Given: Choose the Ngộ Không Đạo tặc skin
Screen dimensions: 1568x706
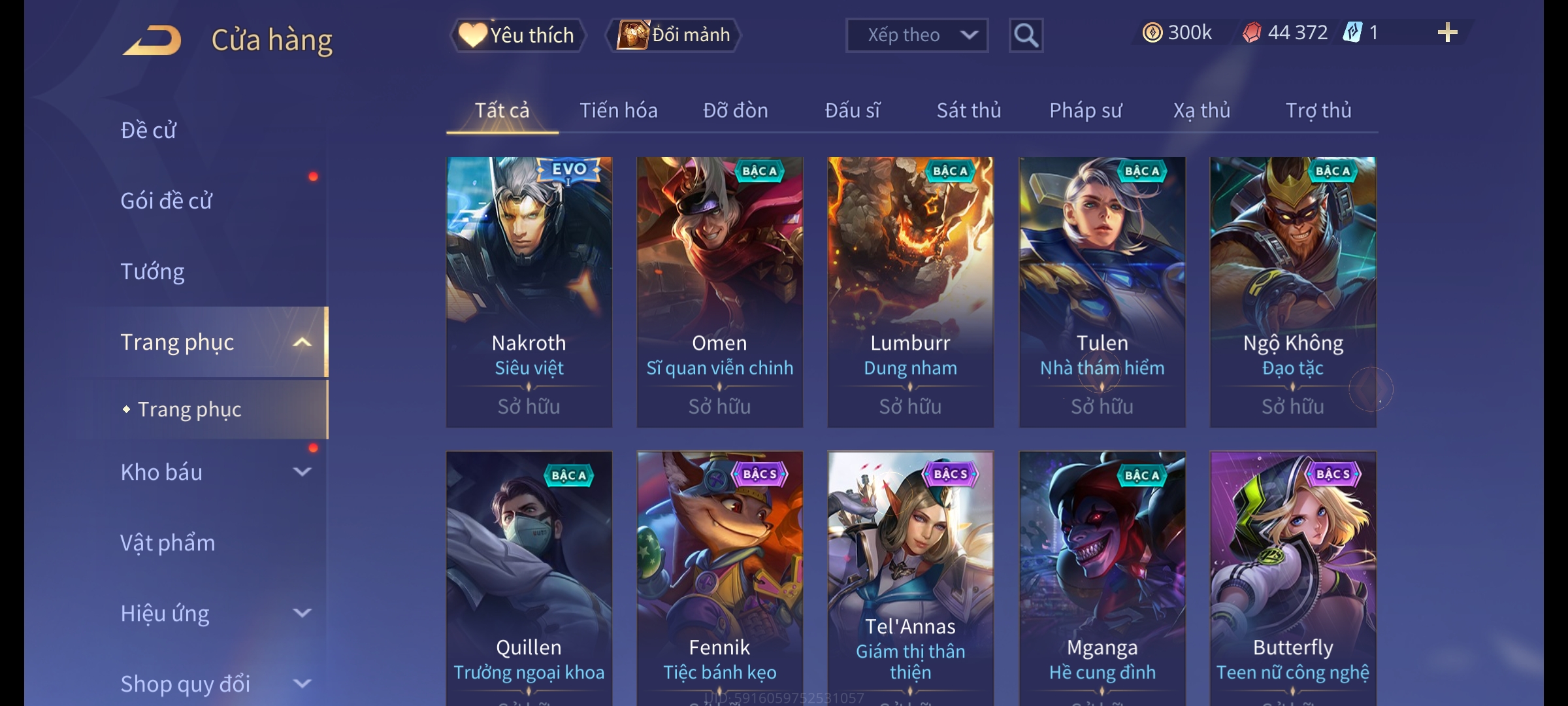Looking at the screenshot, I should [x=1292, y=292].
